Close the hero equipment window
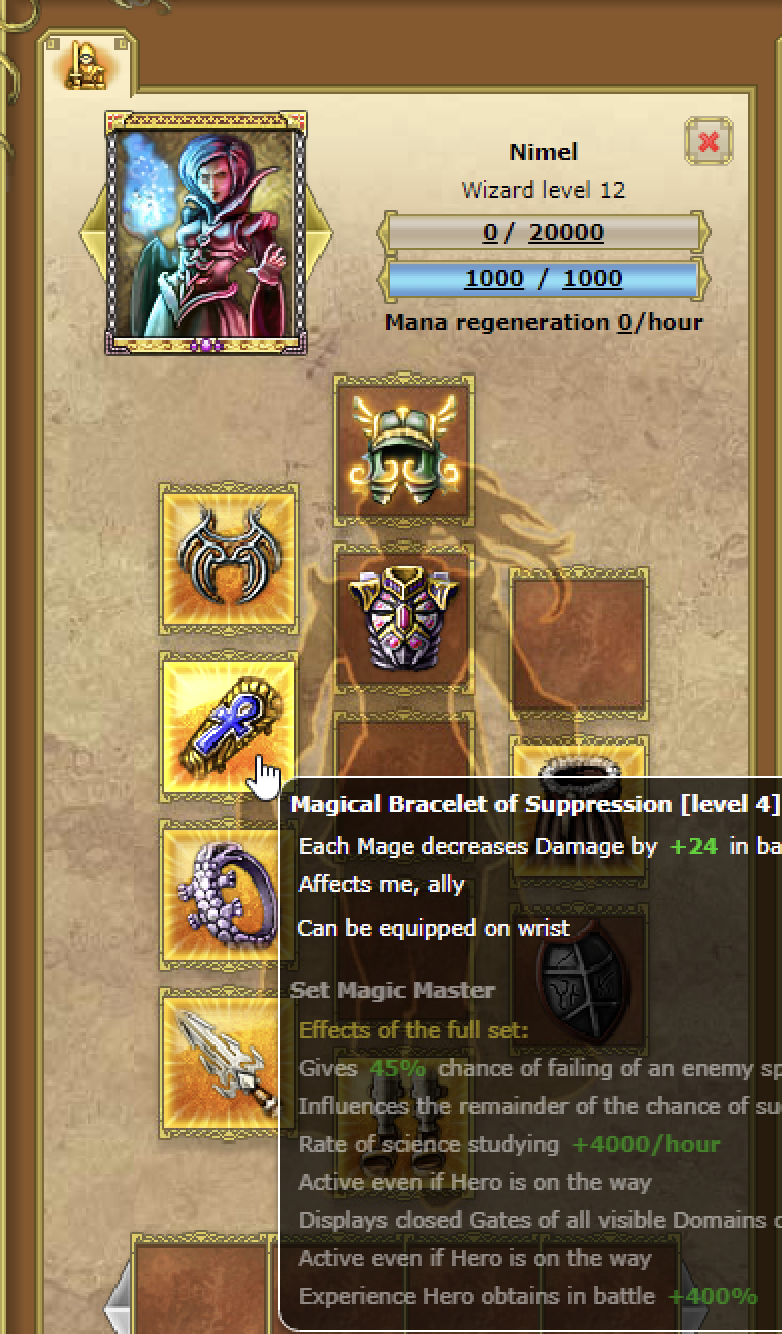 [708, 142]
